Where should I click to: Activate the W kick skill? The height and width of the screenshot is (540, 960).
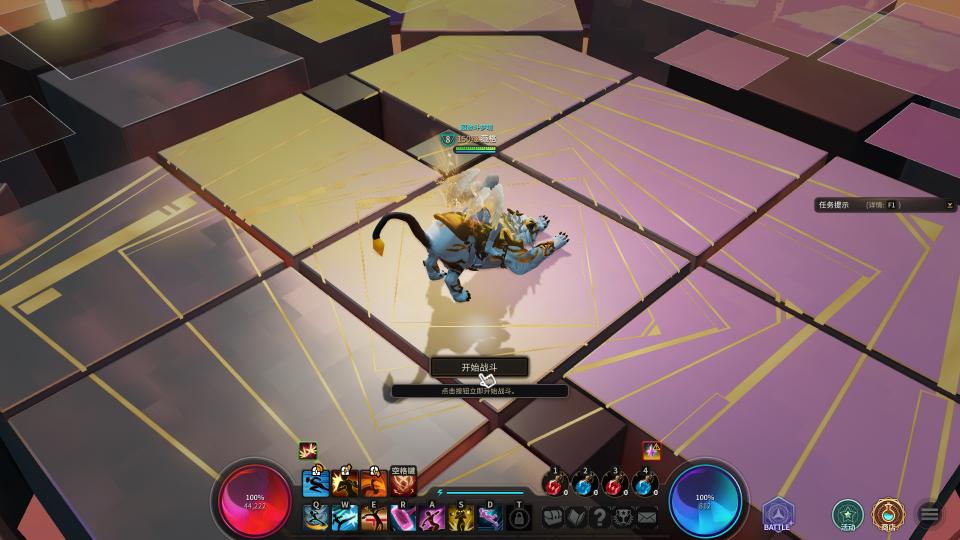pyautogui.click(x=345, y=517)
